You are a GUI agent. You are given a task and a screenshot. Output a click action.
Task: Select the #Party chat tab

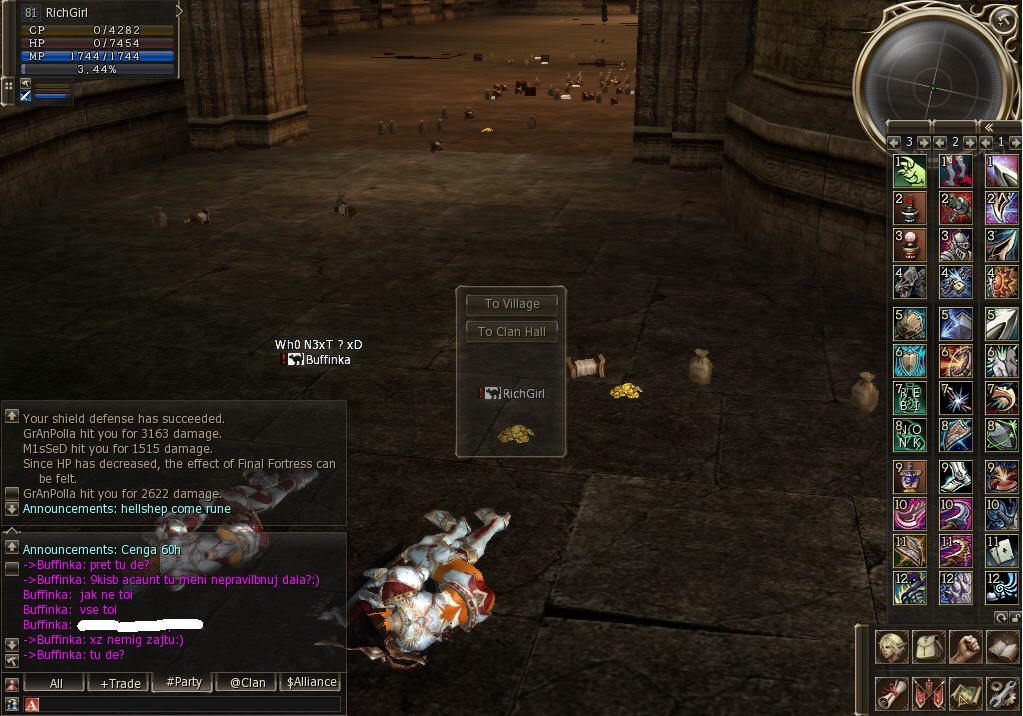coord(183,683)
